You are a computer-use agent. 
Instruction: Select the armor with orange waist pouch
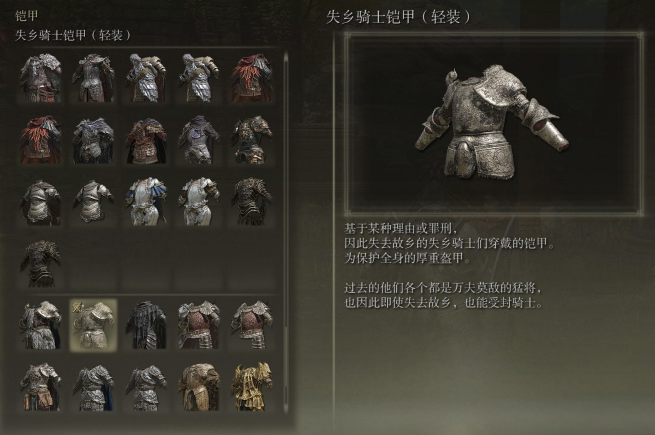tap(41, 387)
